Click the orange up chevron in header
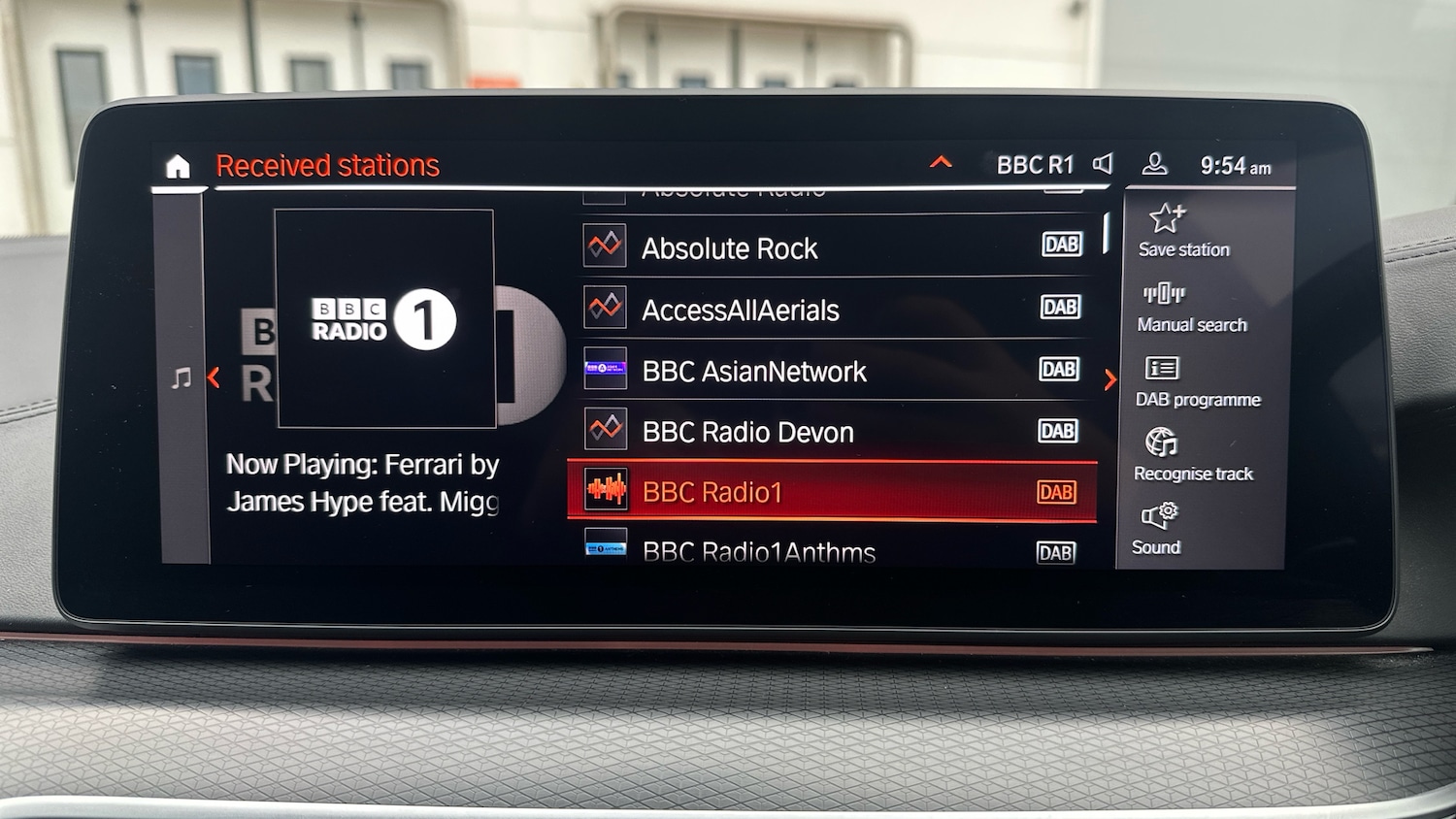Viewport: 1456px width, 819px height. (941, 163)
